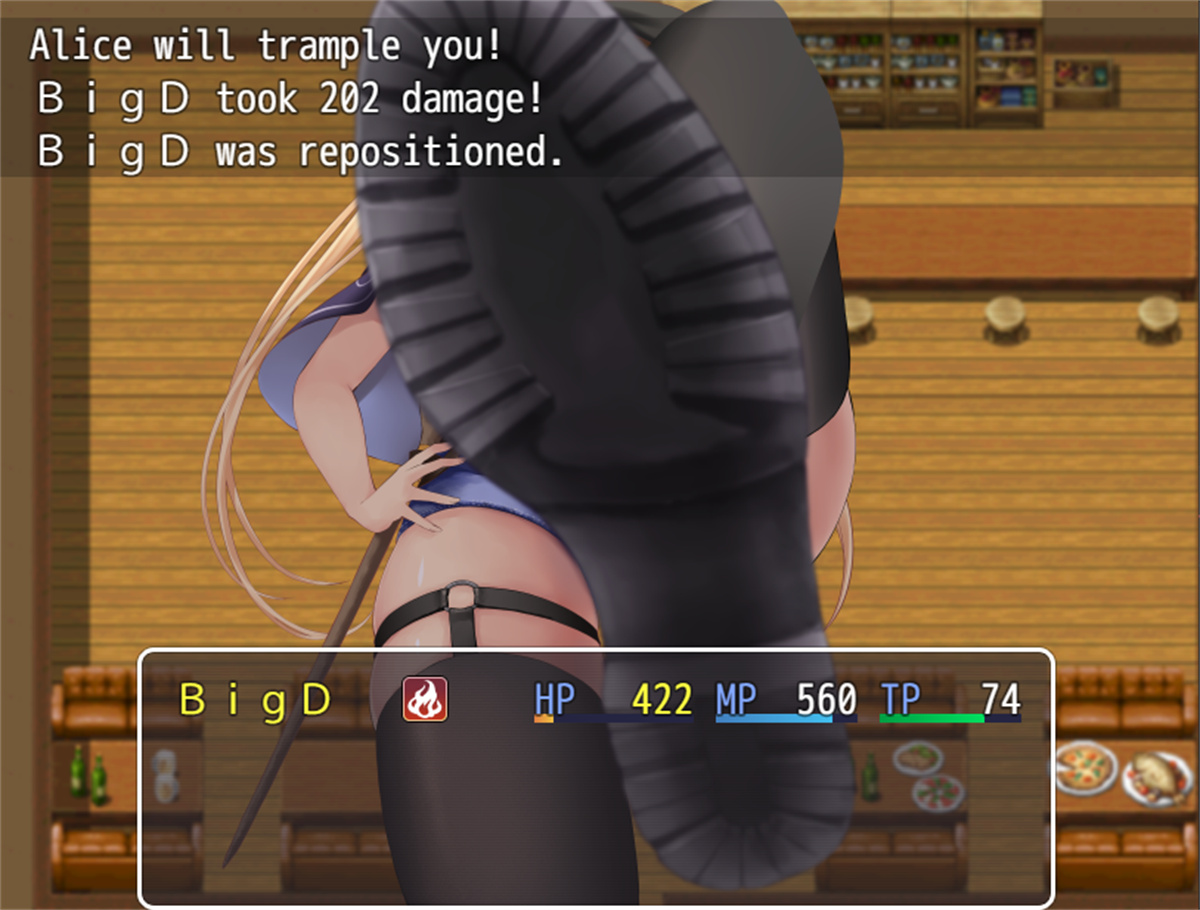
Task: Click the flame status icon beside BigD
Action: (425, 699)
